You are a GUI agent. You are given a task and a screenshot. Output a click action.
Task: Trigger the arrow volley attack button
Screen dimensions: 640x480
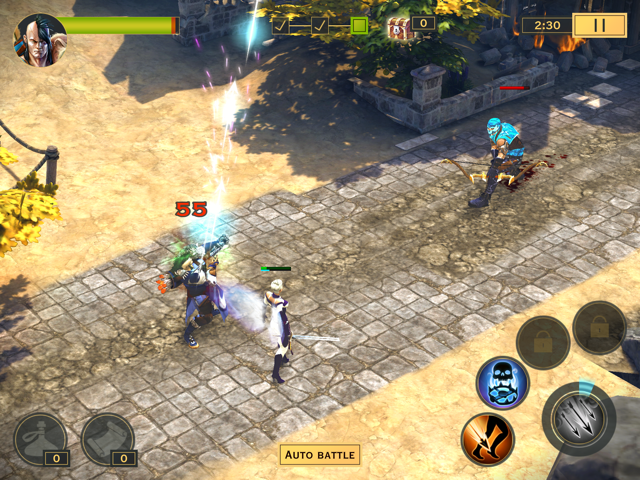[578, 418]
